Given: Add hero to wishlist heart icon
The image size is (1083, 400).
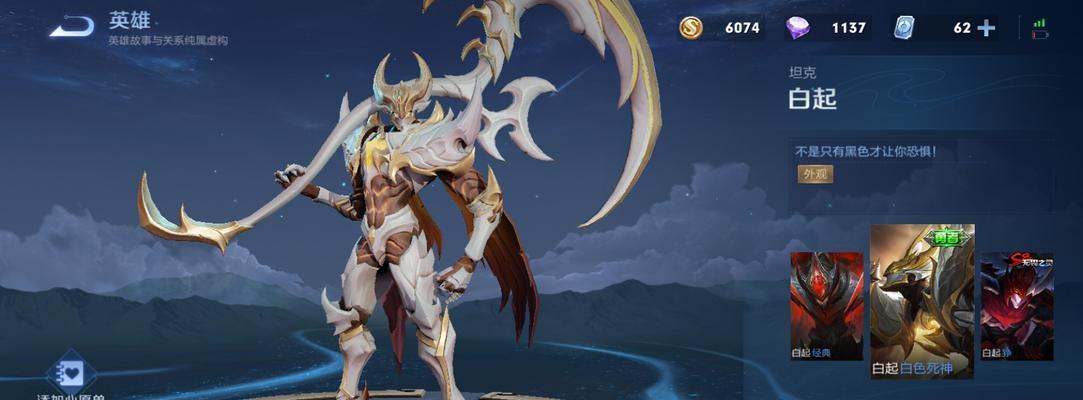Looking at the screenshot, I should (71, 373).
